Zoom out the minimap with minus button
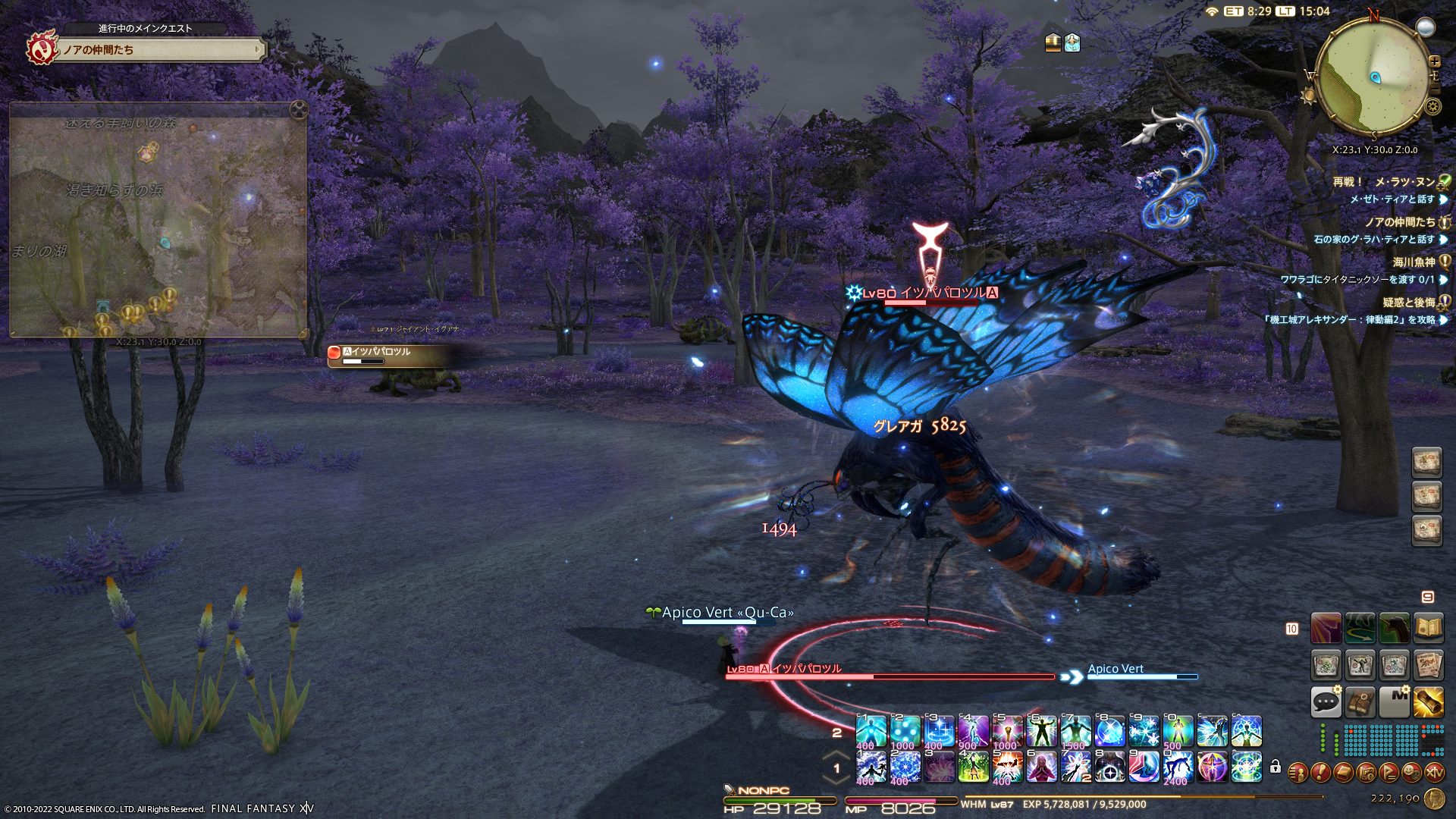The height and width of the screenshot is (819, 1456). click(1434, 89)
